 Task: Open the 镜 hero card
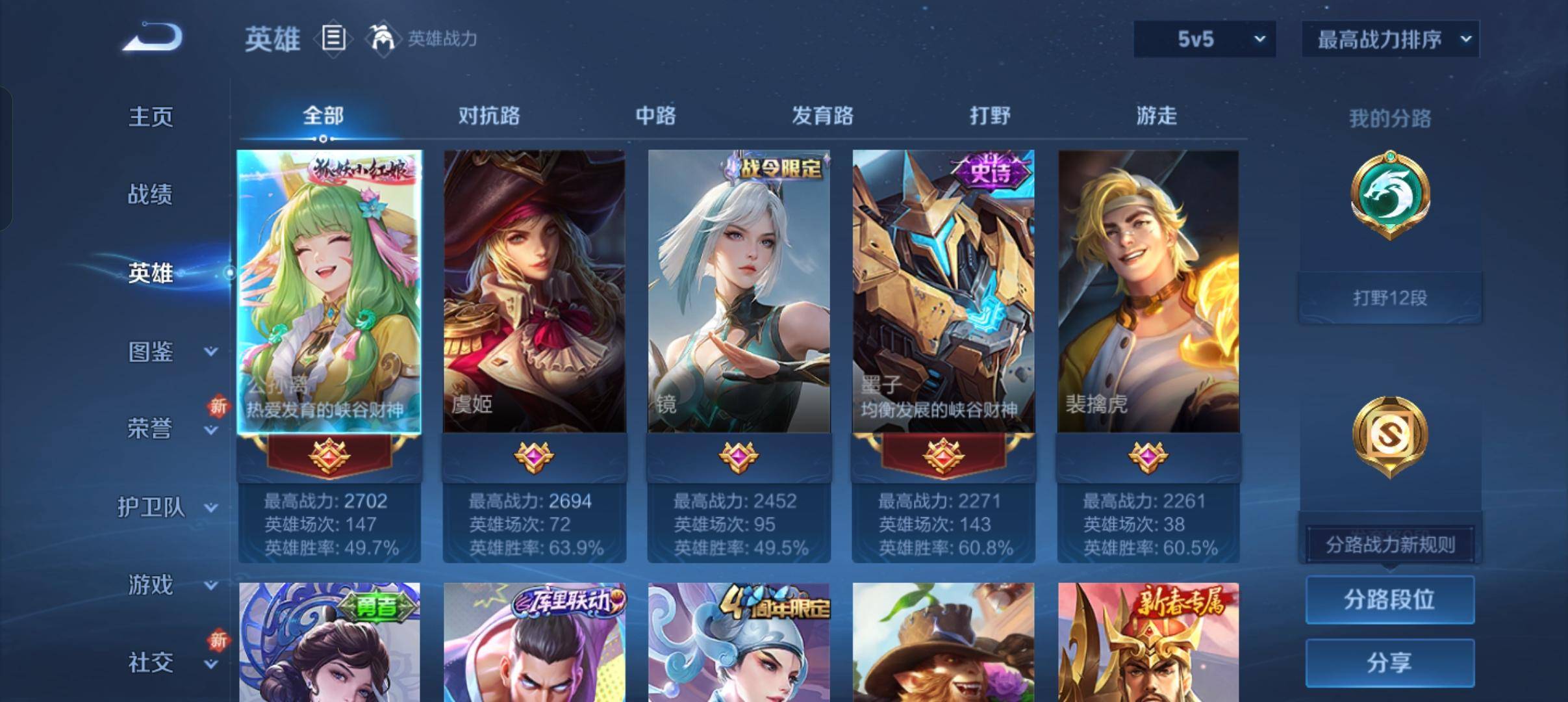click(x=738, y=292)
